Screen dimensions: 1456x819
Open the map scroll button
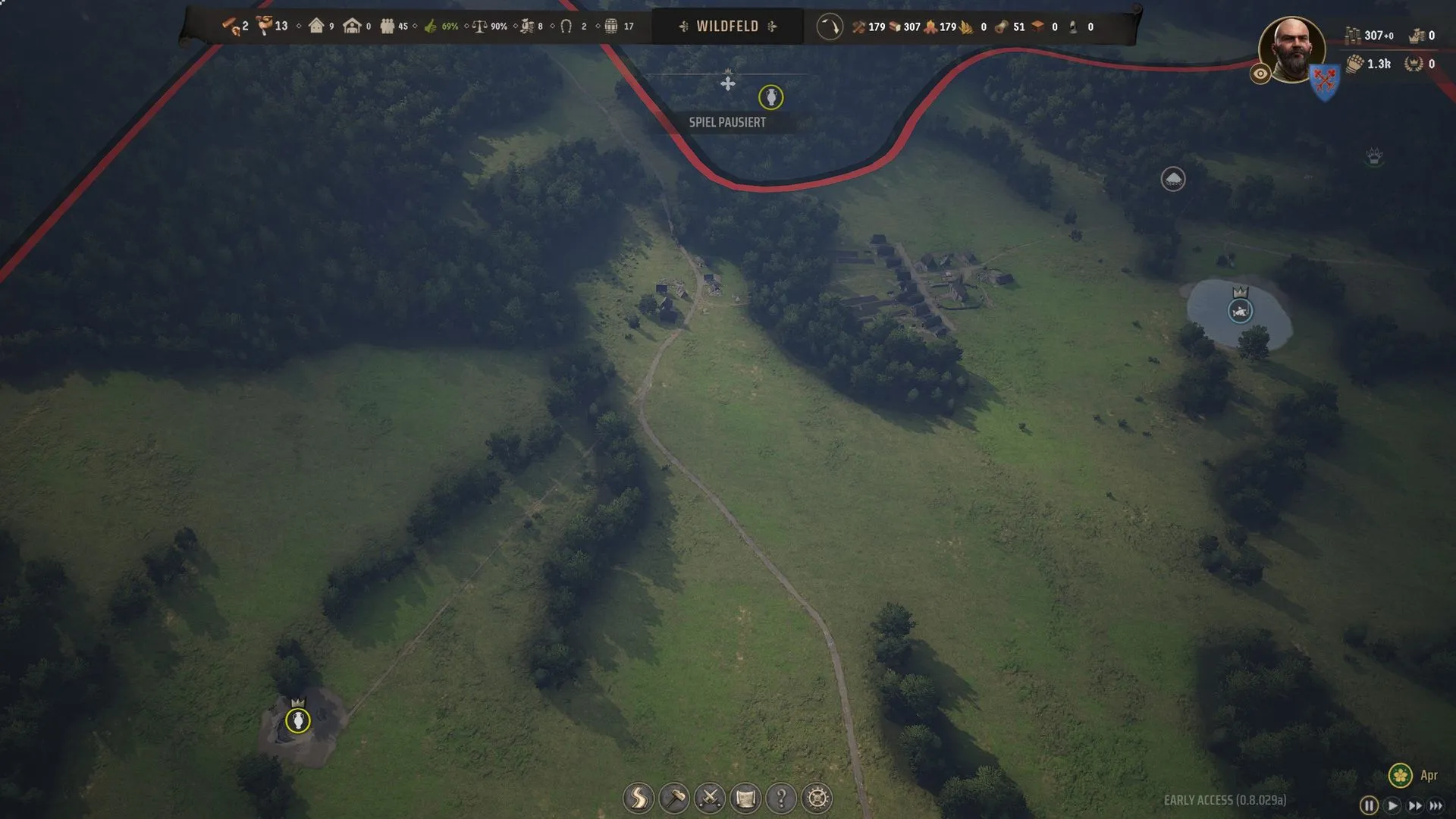point(745,798)
